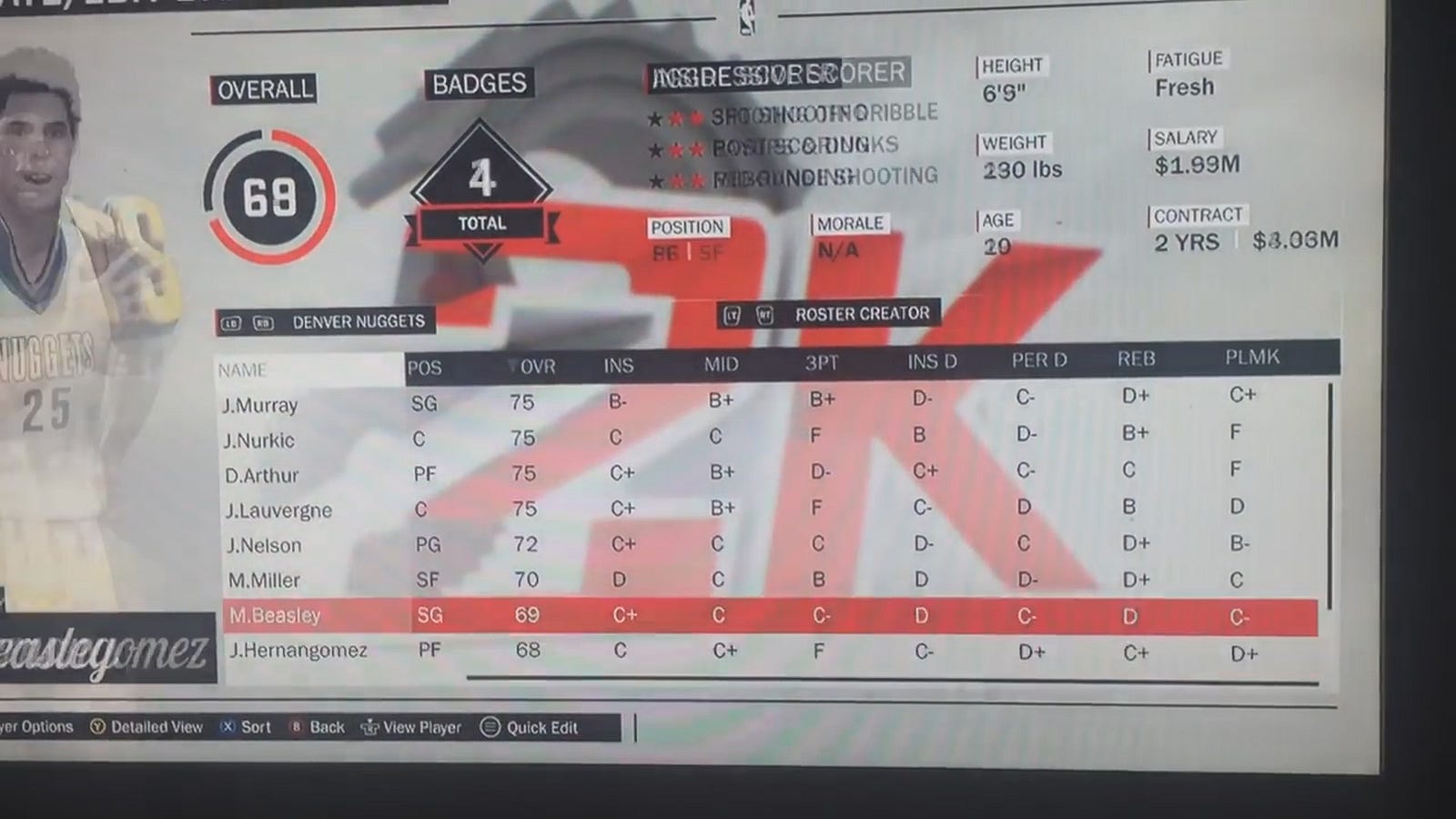The width and height of the screenshot is (1456, 819).
Task: Open the Detailed View option
Action: pos(147,727)
